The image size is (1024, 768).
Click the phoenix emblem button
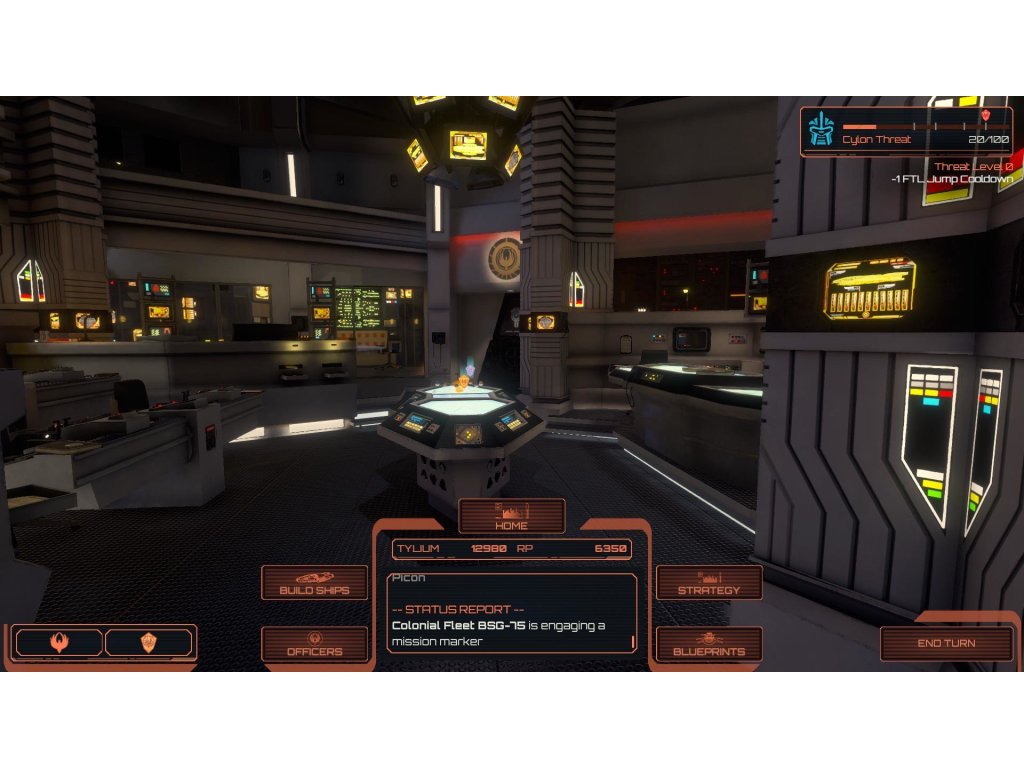pos(59,643)
